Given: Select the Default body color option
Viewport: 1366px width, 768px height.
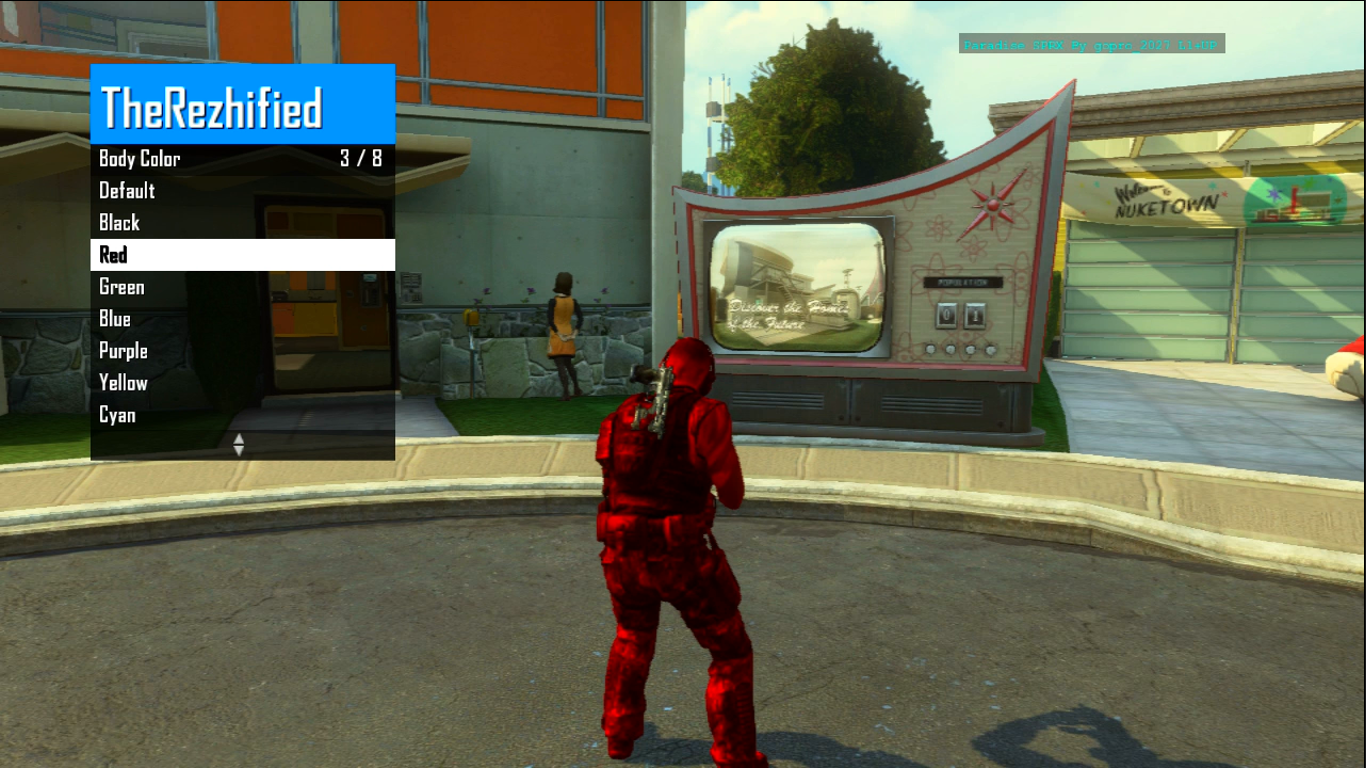Looking at the screenshot, I should click(127, 191).
